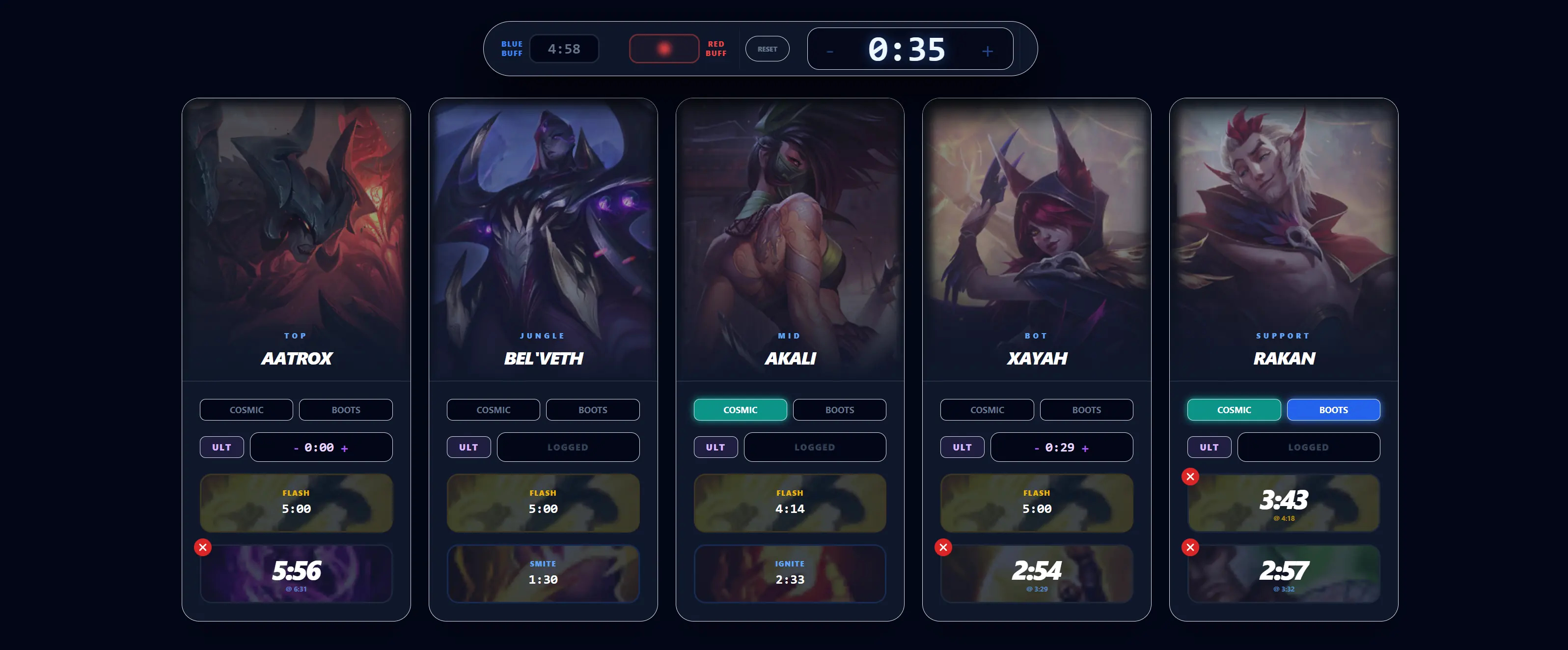Start Akali's Ignite cooldown
The height and width of the screenshot is (650, 1568).
(790, 573)
